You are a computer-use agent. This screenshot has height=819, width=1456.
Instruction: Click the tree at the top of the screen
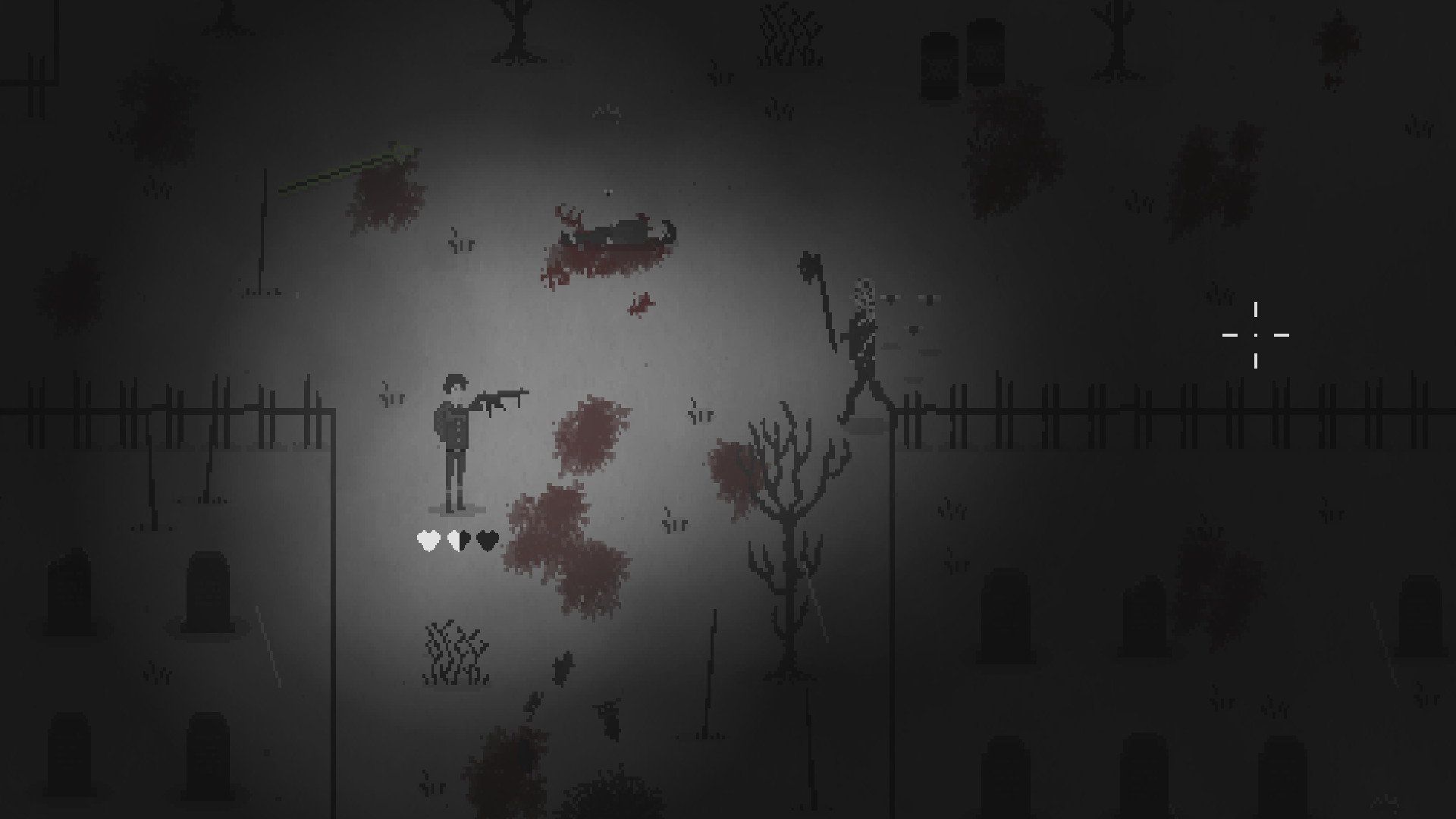point(516,30)
